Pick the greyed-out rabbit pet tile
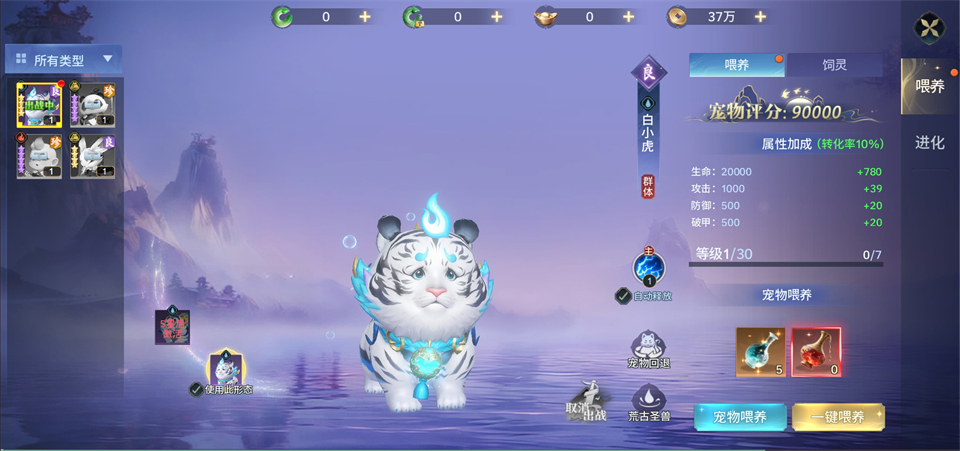This screenshot has height=451, width=960. [93, 157]
